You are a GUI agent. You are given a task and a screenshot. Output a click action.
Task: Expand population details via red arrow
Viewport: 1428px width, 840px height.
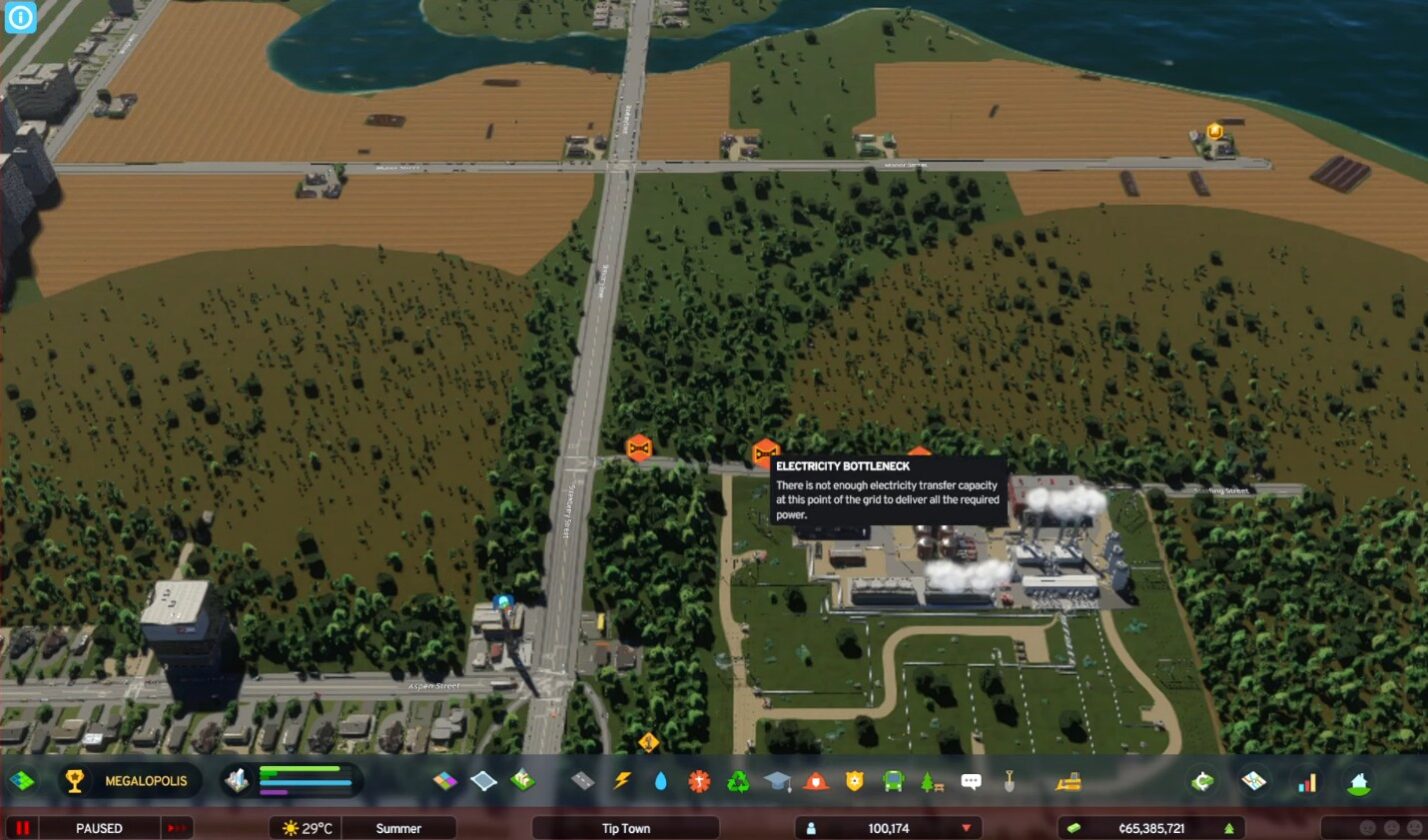pyautogui.click(x=964, y=828)
